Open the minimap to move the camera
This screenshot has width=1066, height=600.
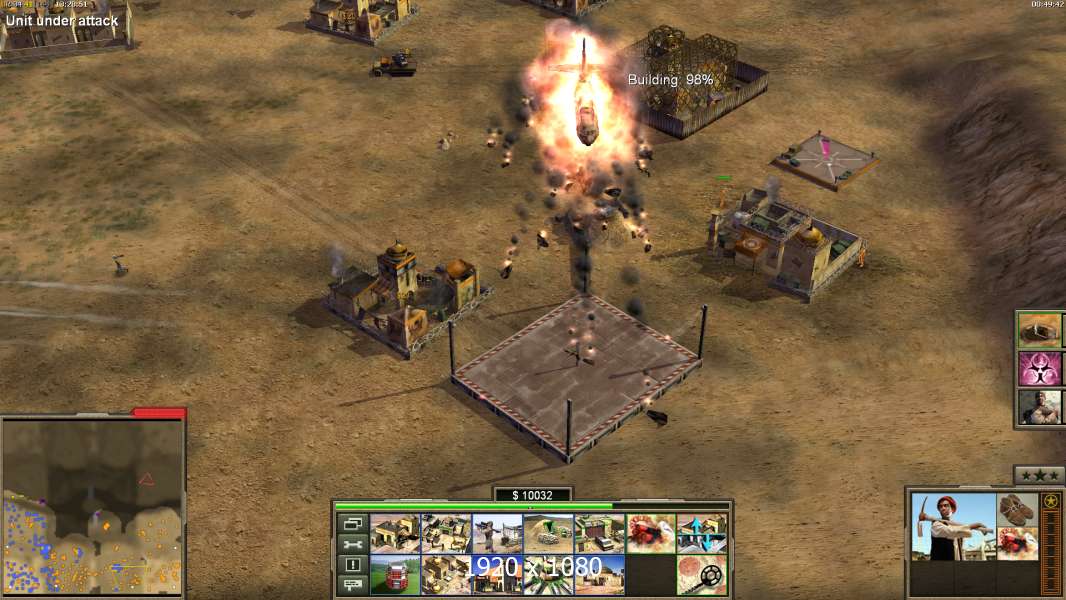point(93,506)
